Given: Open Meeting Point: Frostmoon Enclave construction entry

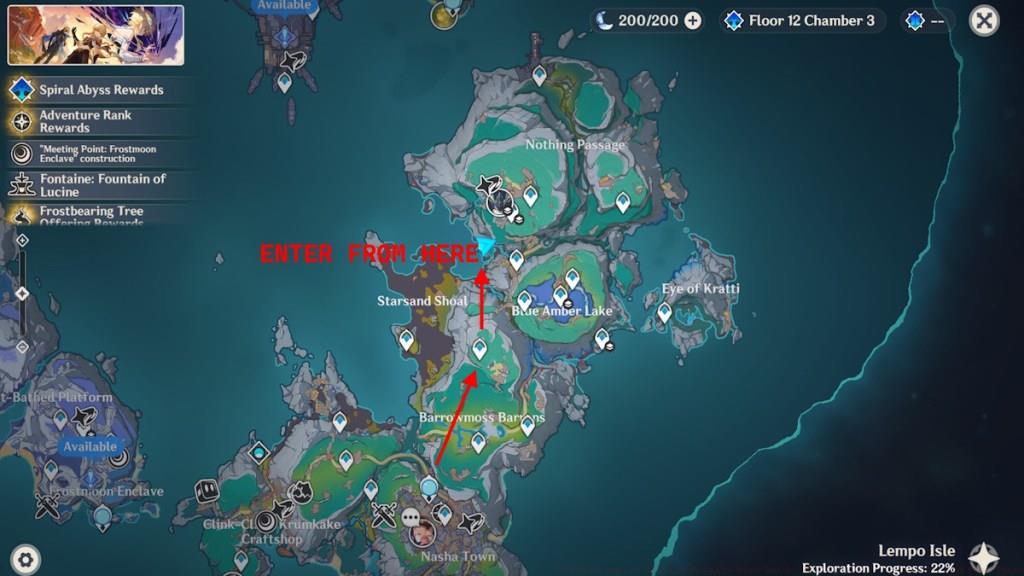Looking at the screenshot, I should pyautogui.click(x=100, y=153).
